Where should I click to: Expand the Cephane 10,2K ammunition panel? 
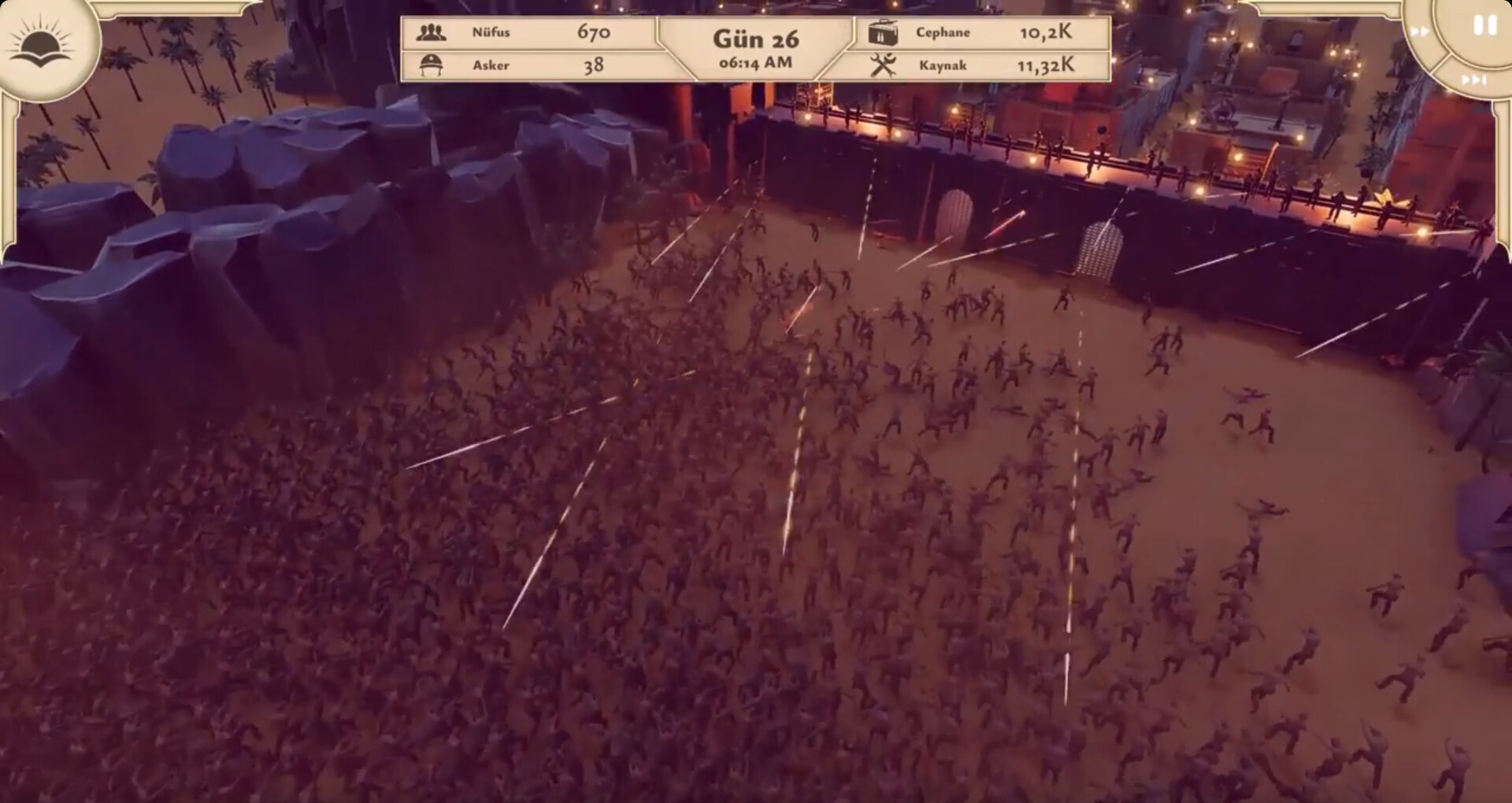pyautogui.click(x=984, y=32)
